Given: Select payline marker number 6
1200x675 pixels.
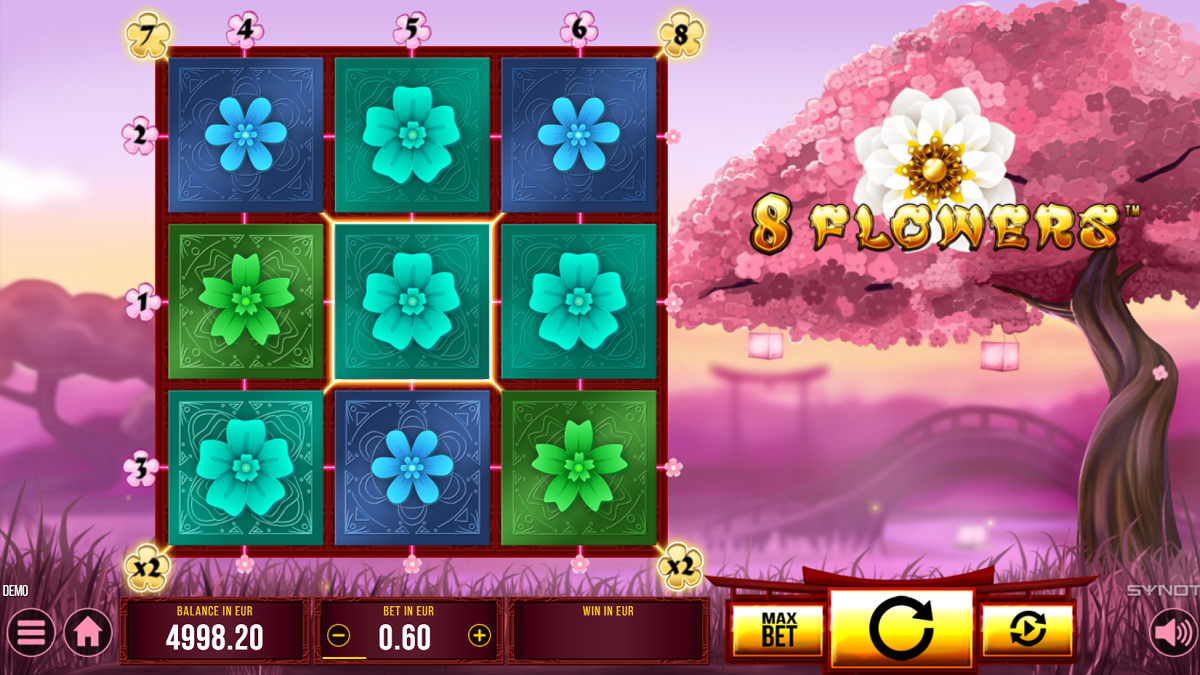Looking at the screenshot, I should point(578,30).
